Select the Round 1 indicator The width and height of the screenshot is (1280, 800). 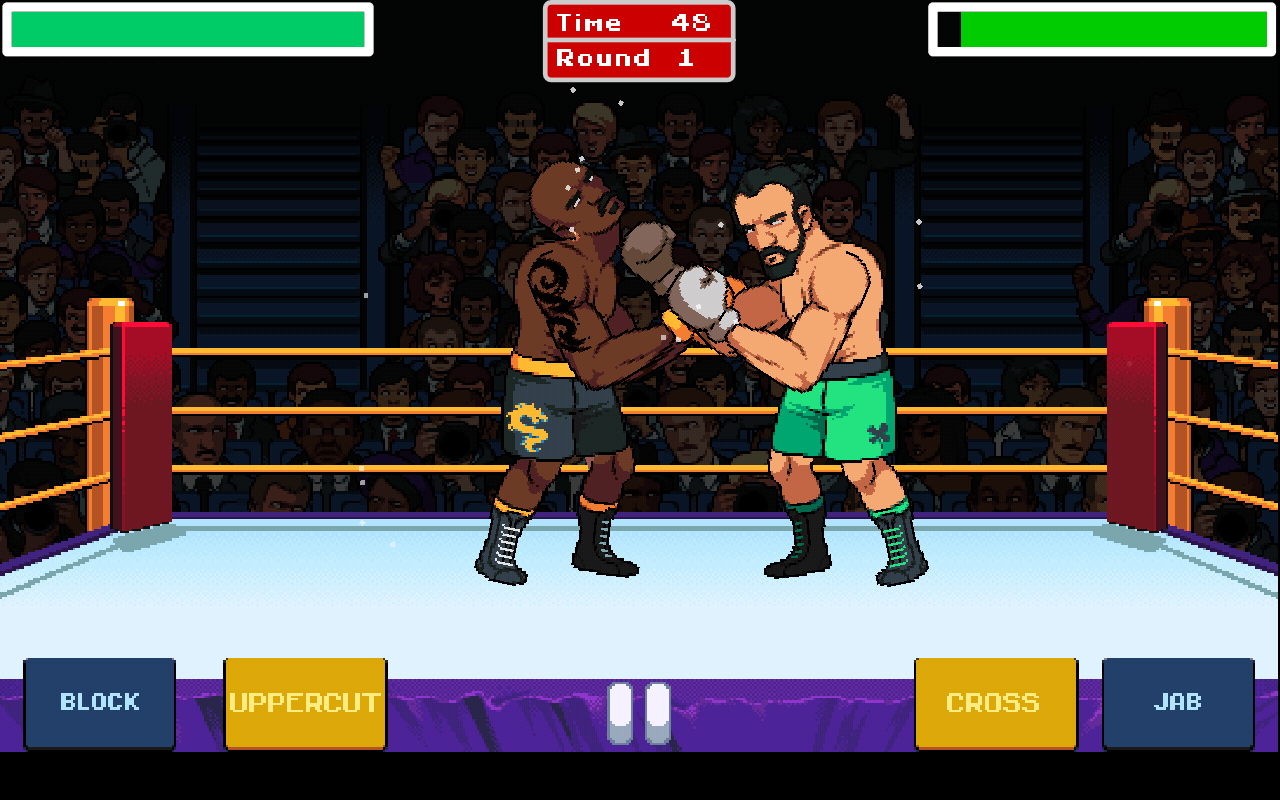[639, 57]
